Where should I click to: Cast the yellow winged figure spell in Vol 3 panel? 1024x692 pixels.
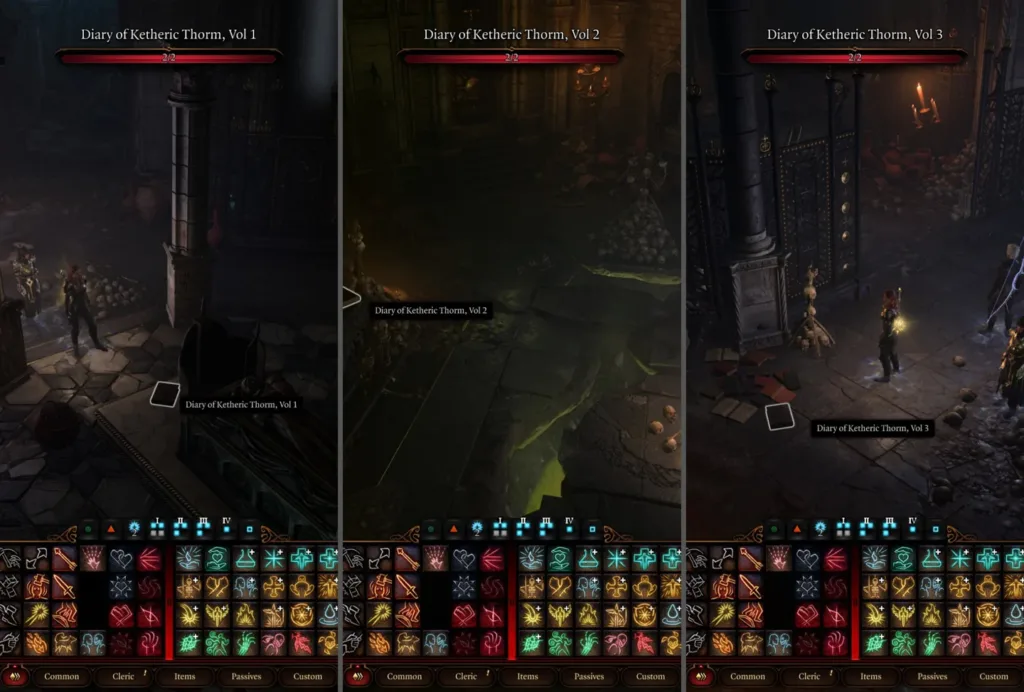[x=903, y=615]
